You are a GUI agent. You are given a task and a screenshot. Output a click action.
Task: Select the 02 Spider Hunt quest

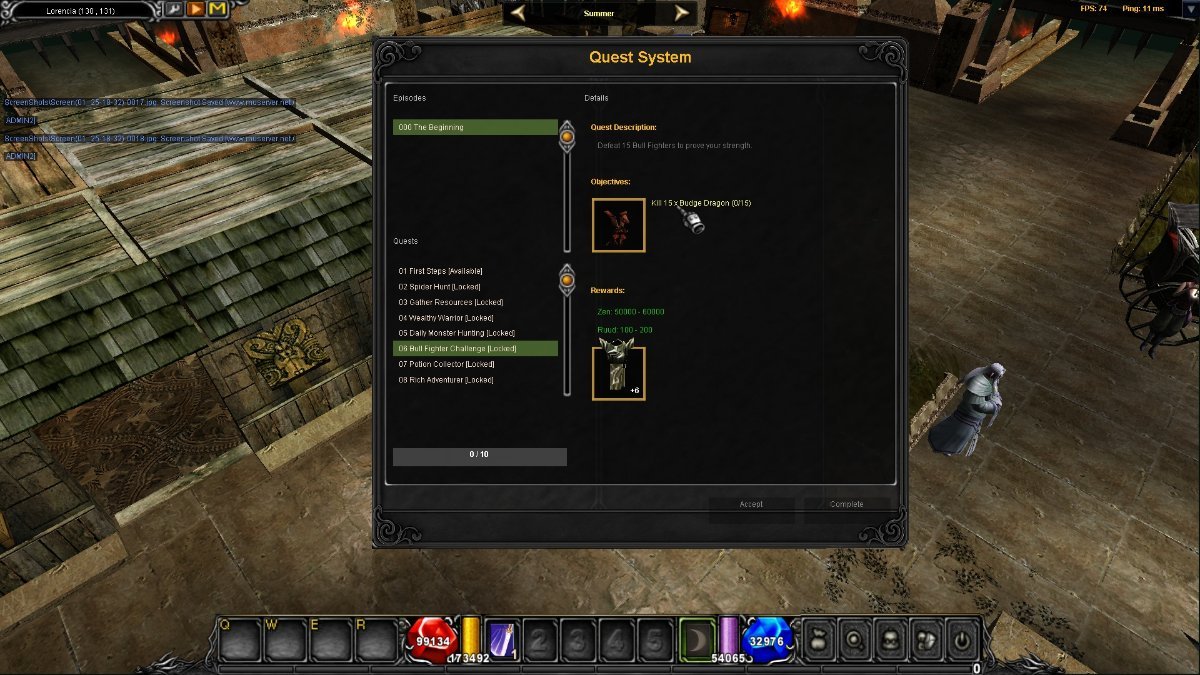click(439, 287)
